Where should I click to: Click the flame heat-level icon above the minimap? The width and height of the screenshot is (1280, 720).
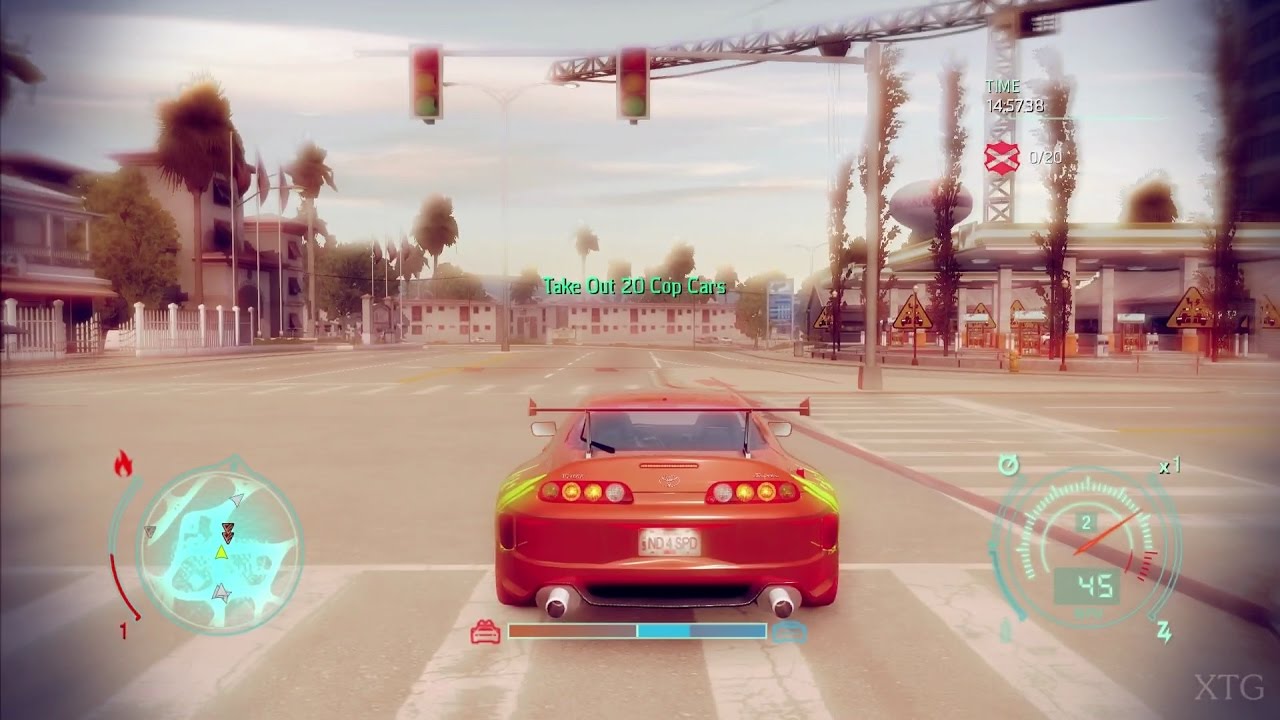coord(124,463)
